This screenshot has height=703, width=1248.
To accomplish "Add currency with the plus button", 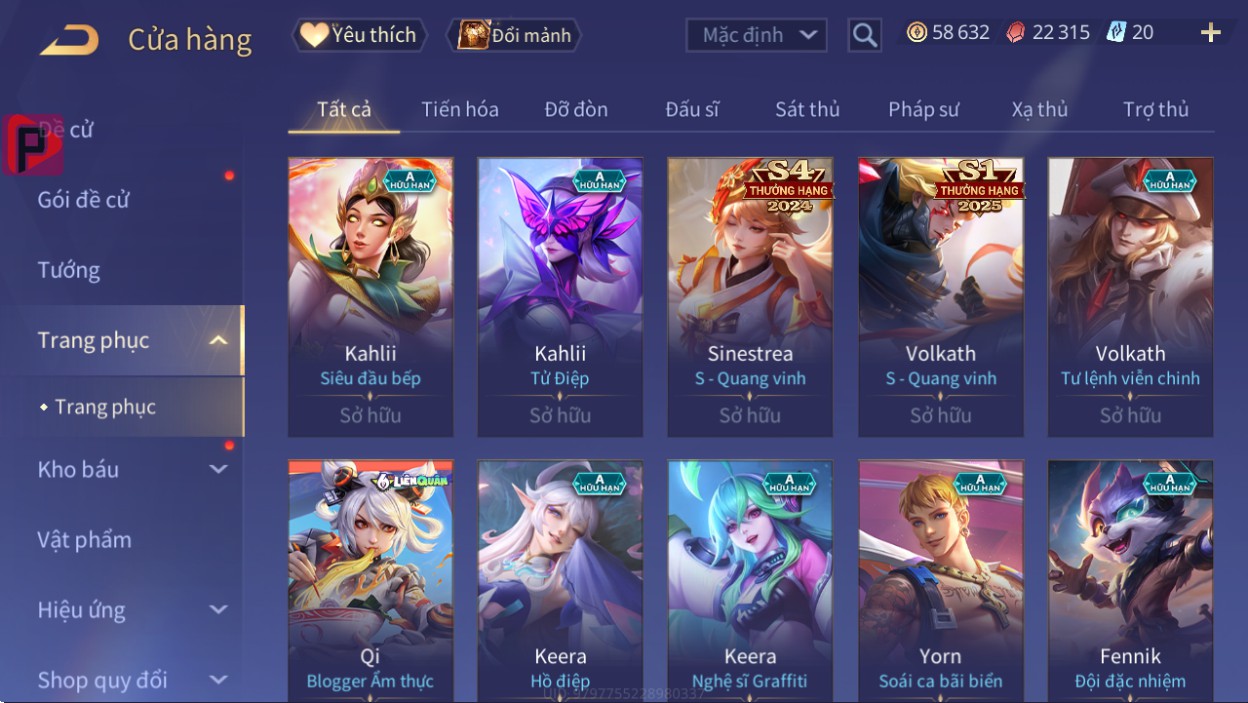I will pyautogui.click(x=1210, y=33).
